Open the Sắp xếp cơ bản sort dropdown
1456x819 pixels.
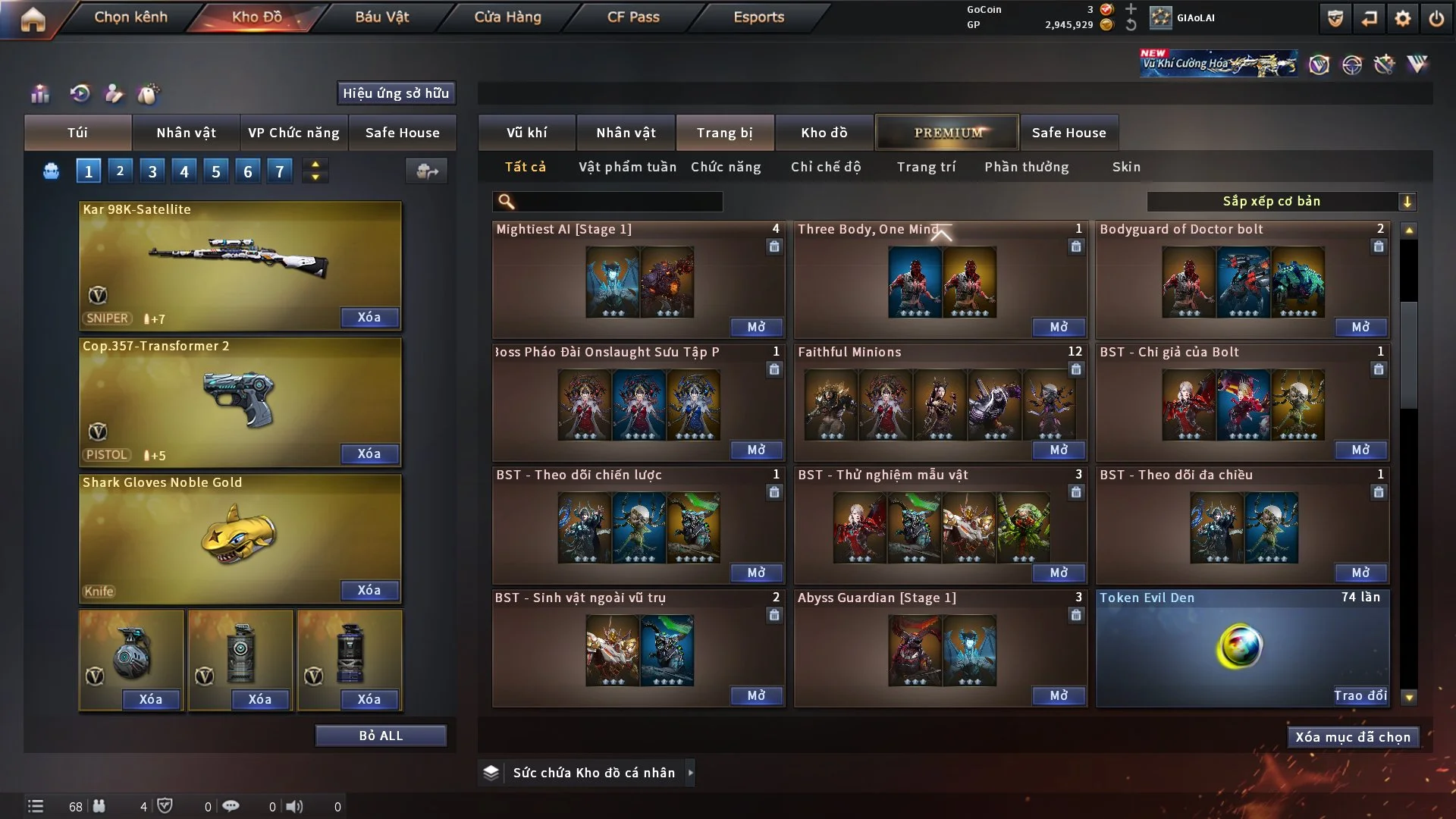click(x=1281, y=201)
